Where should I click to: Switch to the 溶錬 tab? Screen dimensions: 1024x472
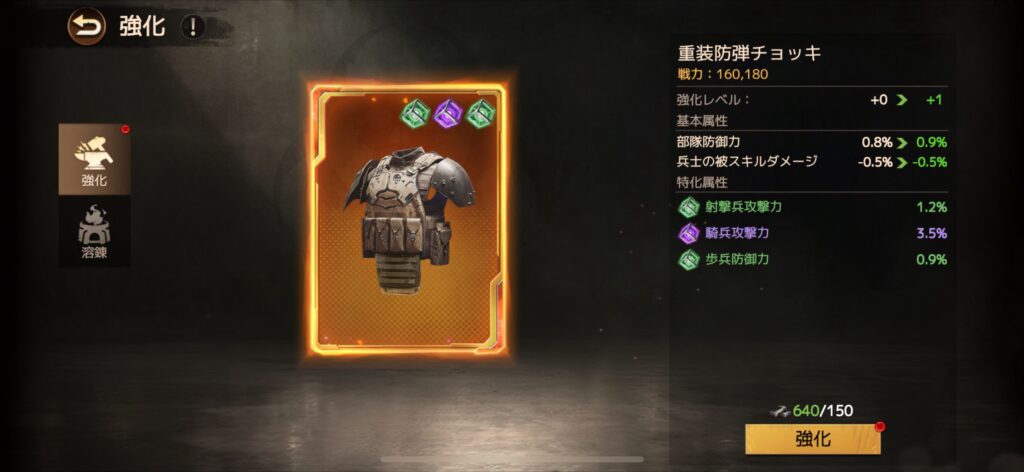(94, 233)
